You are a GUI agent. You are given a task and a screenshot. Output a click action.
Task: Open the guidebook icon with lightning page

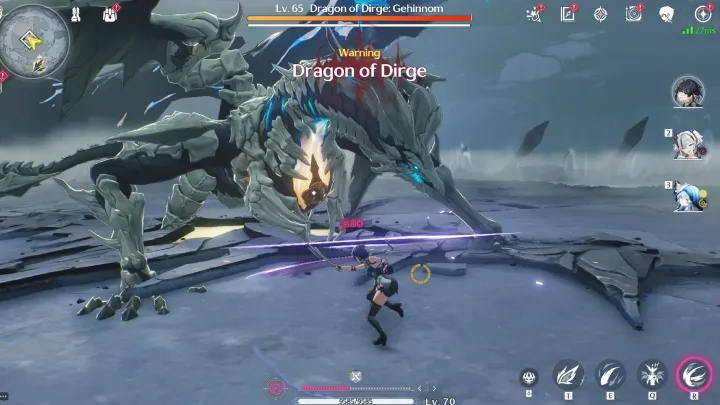click(568, 14)
